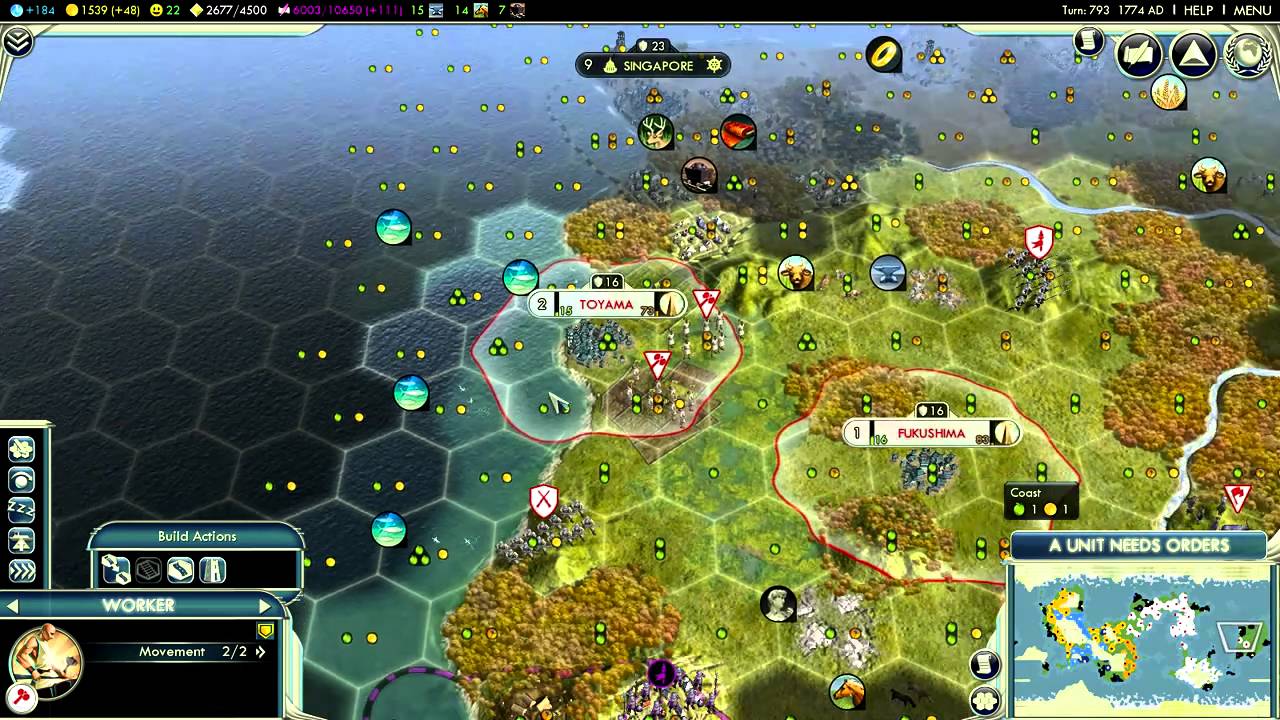Select the Singapore city-state banner

pyautogui.click(x=657, y=66)
